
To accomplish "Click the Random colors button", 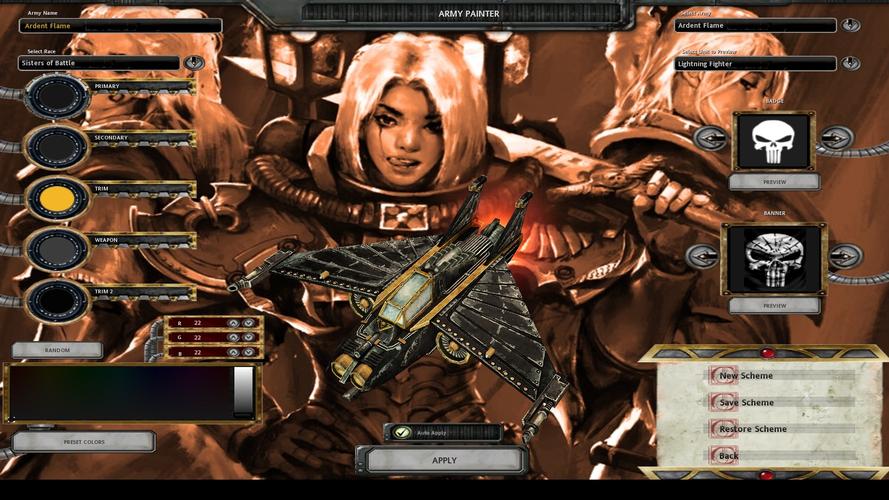I will click(x=57, y=351).
